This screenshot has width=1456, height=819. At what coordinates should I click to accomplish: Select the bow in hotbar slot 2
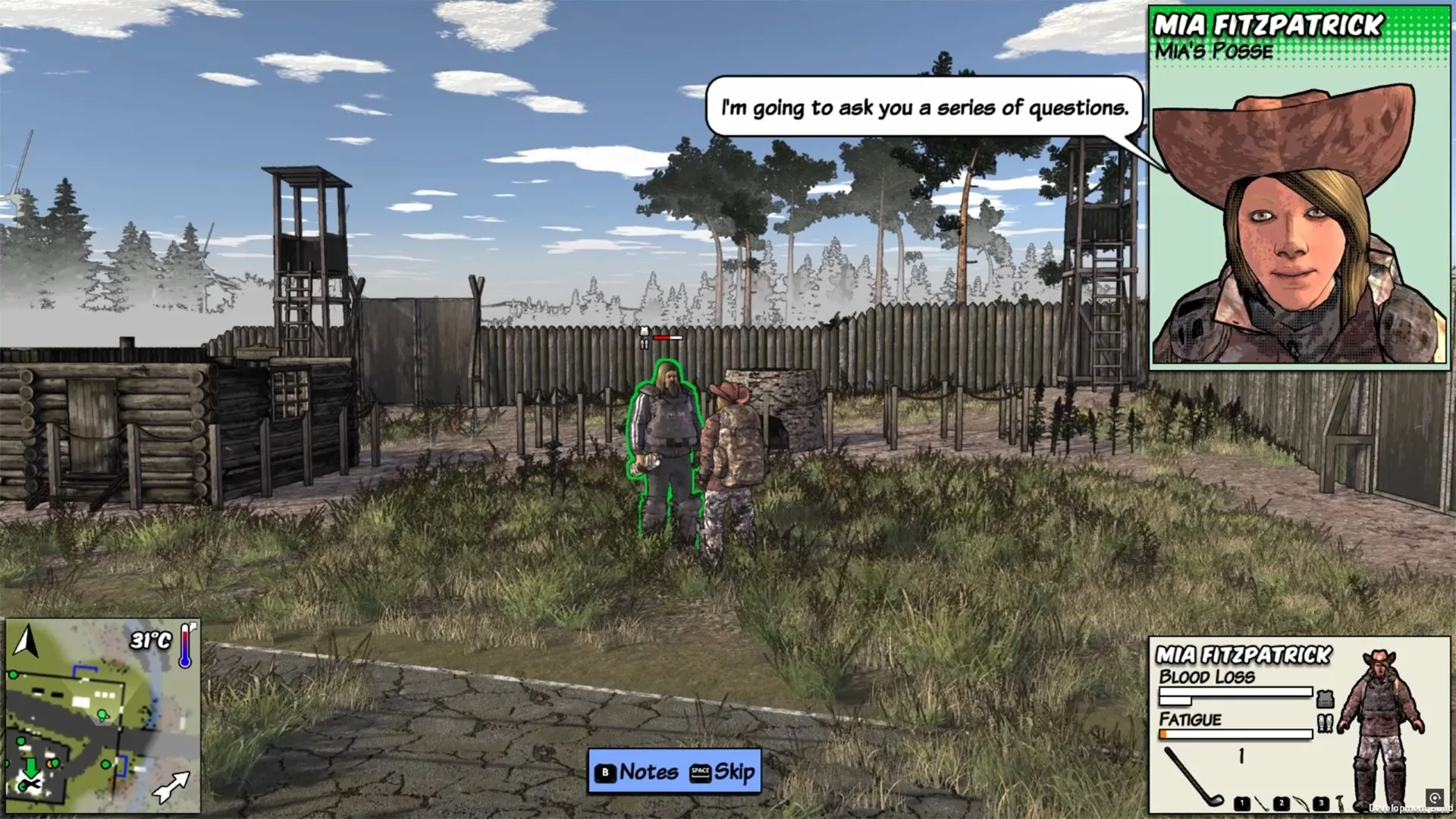[x=1302, y=804]
